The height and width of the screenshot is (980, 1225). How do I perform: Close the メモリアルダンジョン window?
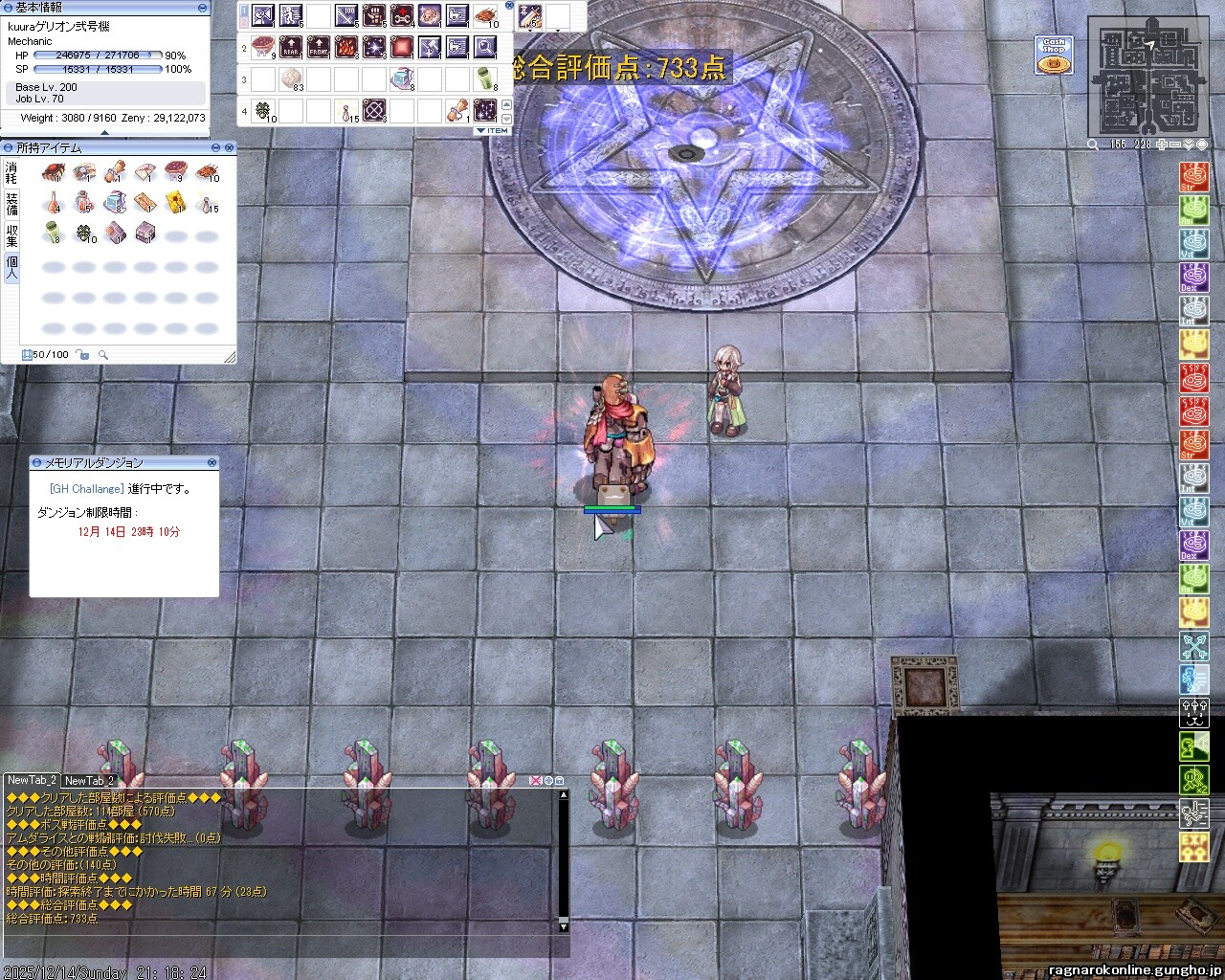pyautogui.click(x=212, y=462)
